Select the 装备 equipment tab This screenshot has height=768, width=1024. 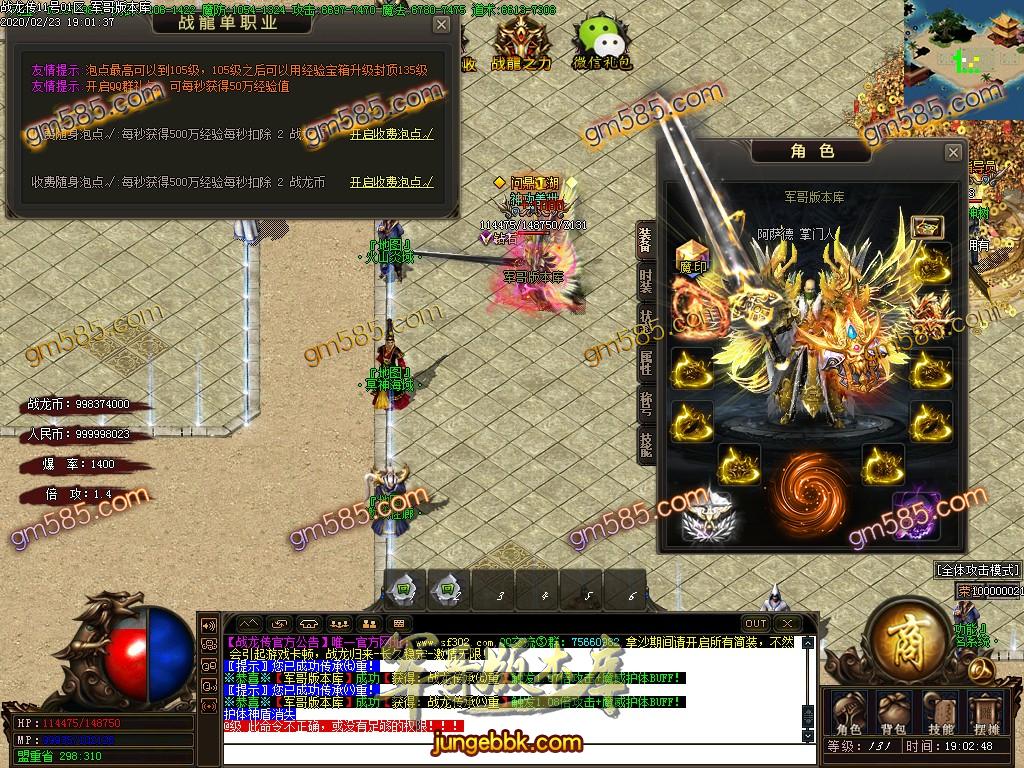(x=646, y=240)
